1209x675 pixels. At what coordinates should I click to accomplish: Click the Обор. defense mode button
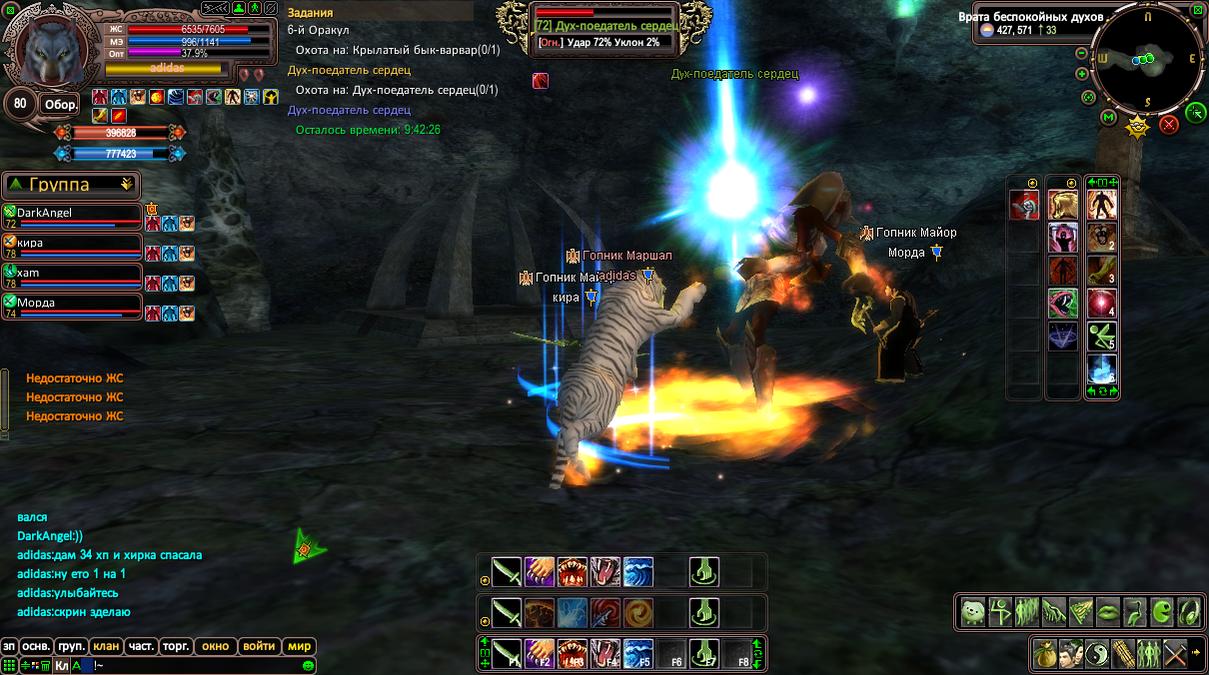pos(59,105)
